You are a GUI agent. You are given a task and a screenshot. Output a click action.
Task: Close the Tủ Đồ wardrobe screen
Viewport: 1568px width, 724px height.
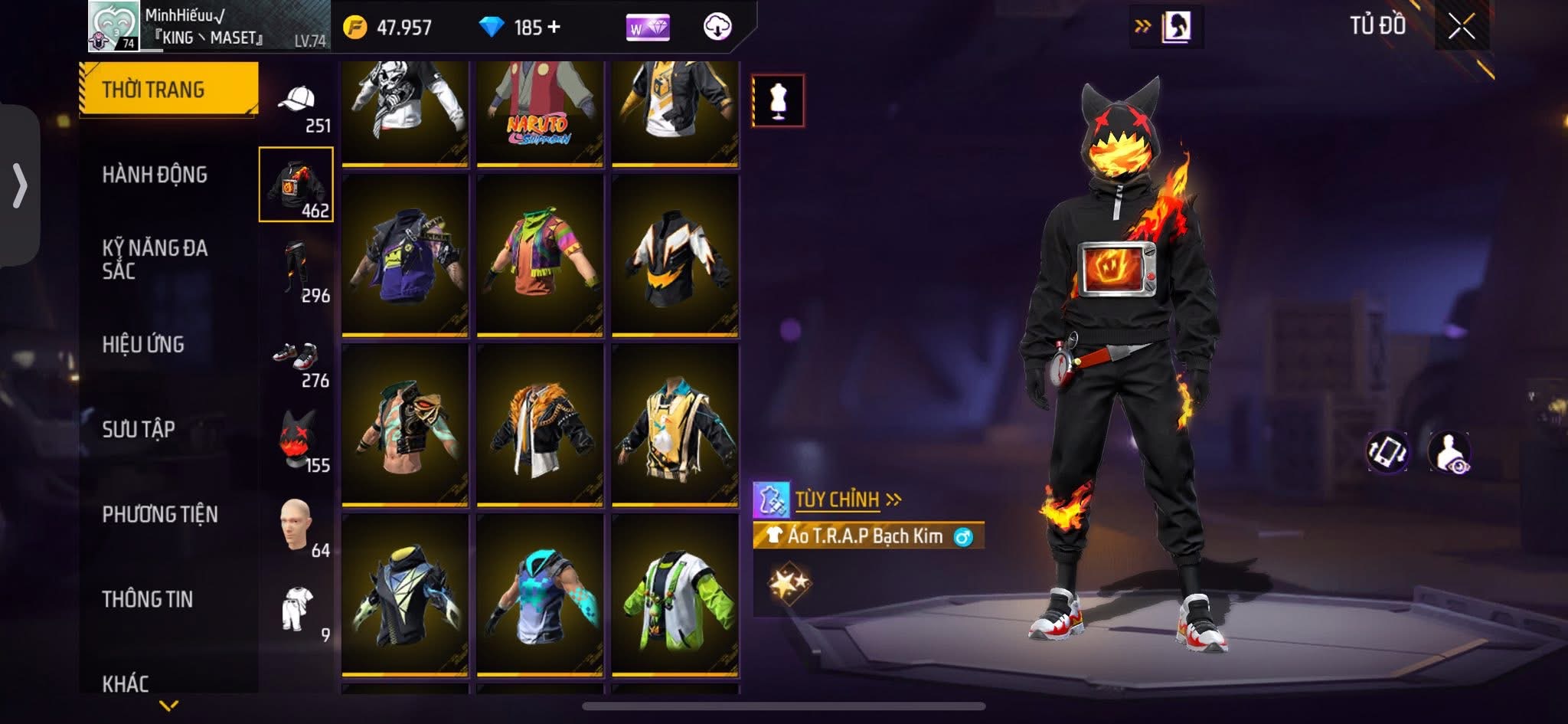coord(1461,28)
